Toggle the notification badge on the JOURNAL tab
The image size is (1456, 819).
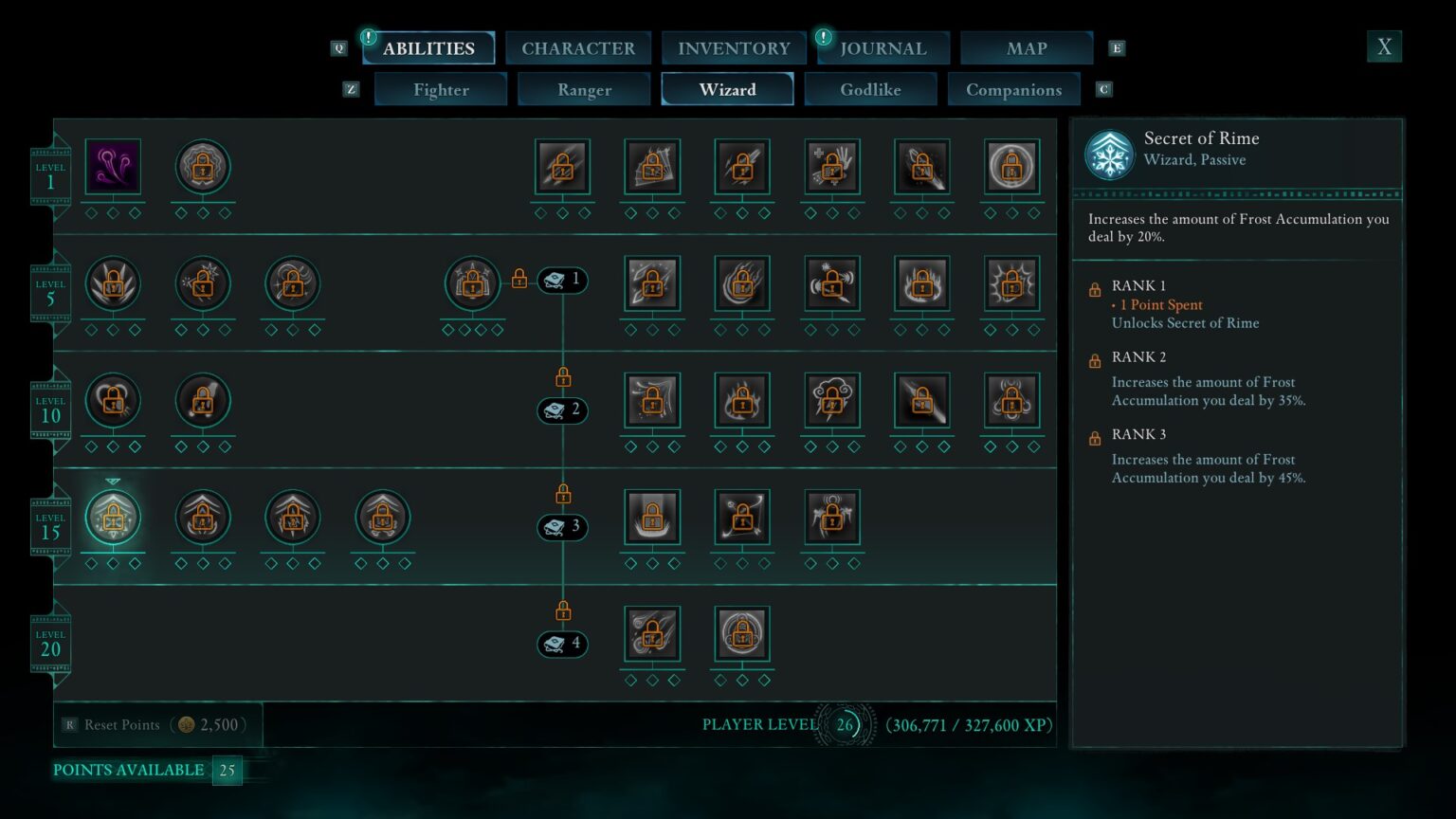[821, 41]
